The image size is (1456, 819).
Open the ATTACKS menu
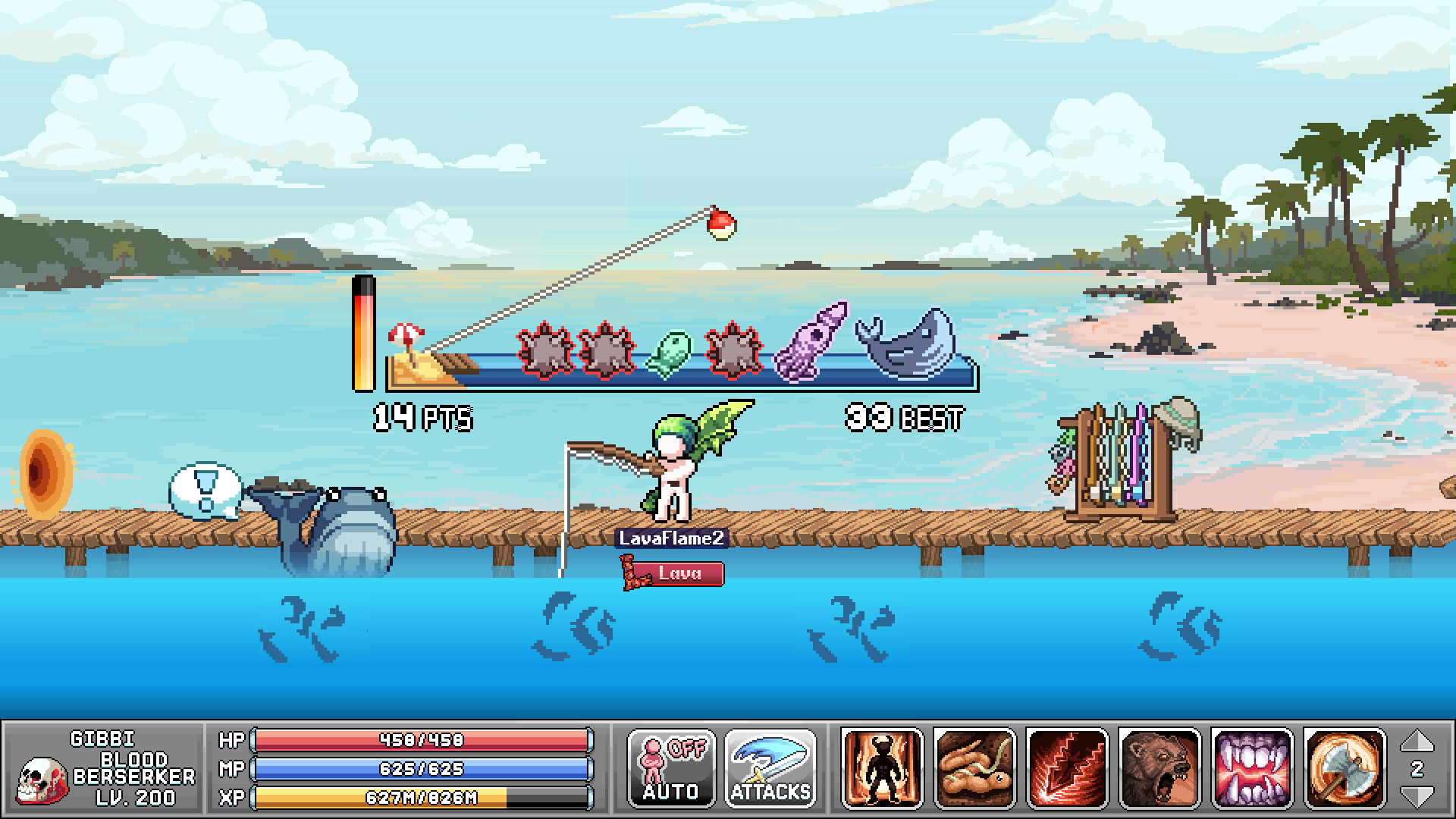[x=770, y=769]
